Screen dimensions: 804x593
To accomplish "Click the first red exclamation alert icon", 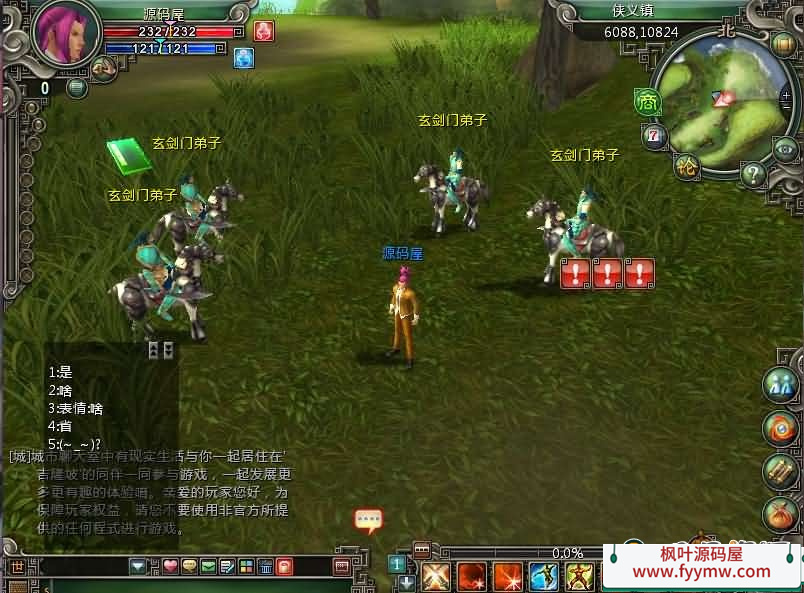I will point(575,273).
